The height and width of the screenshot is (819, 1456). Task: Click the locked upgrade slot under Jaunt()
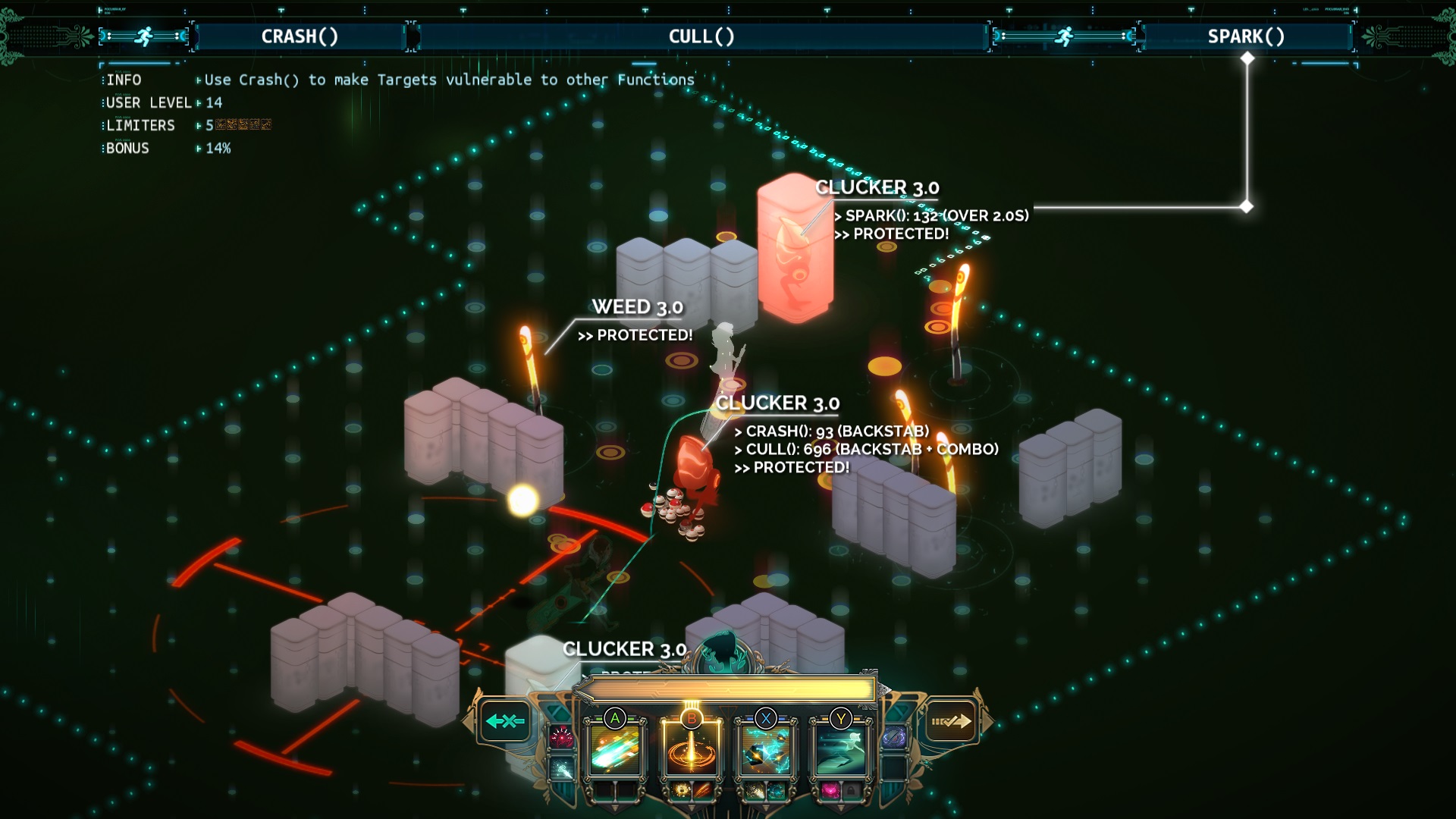click(851, 791)
